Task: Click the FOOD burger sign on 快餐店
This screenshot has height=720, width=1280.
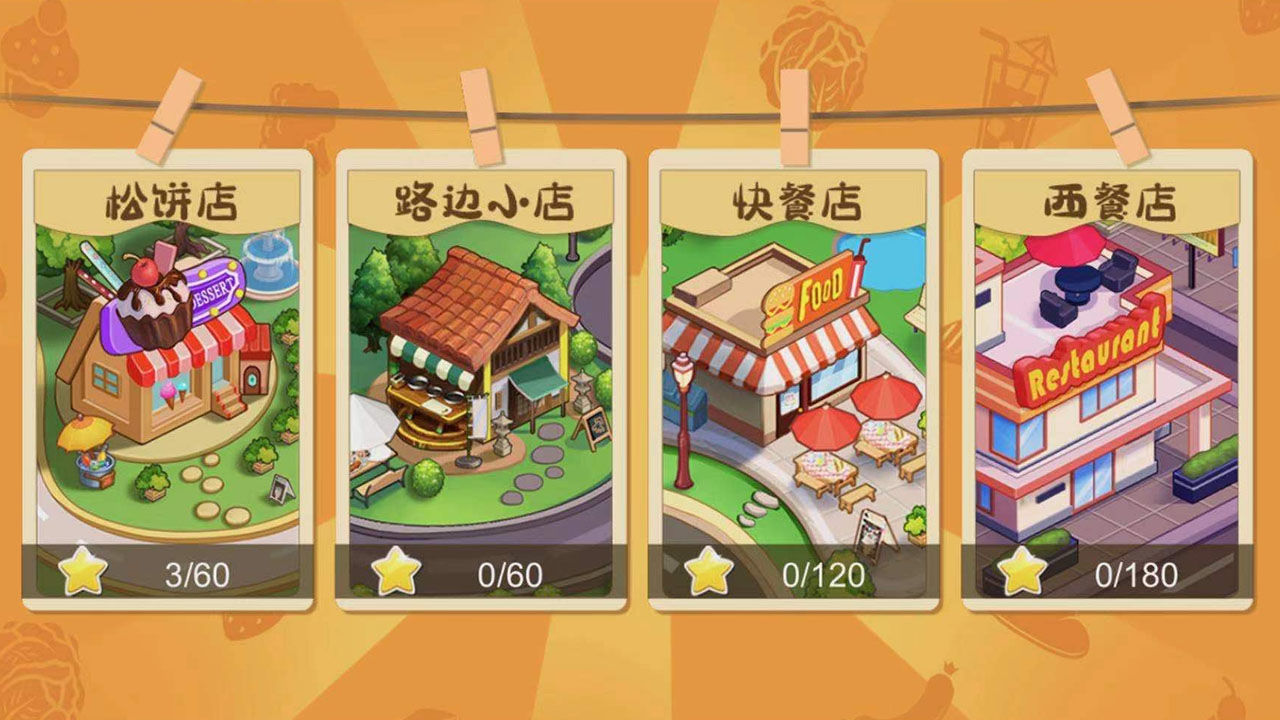Action: click(x=815, y=293)
